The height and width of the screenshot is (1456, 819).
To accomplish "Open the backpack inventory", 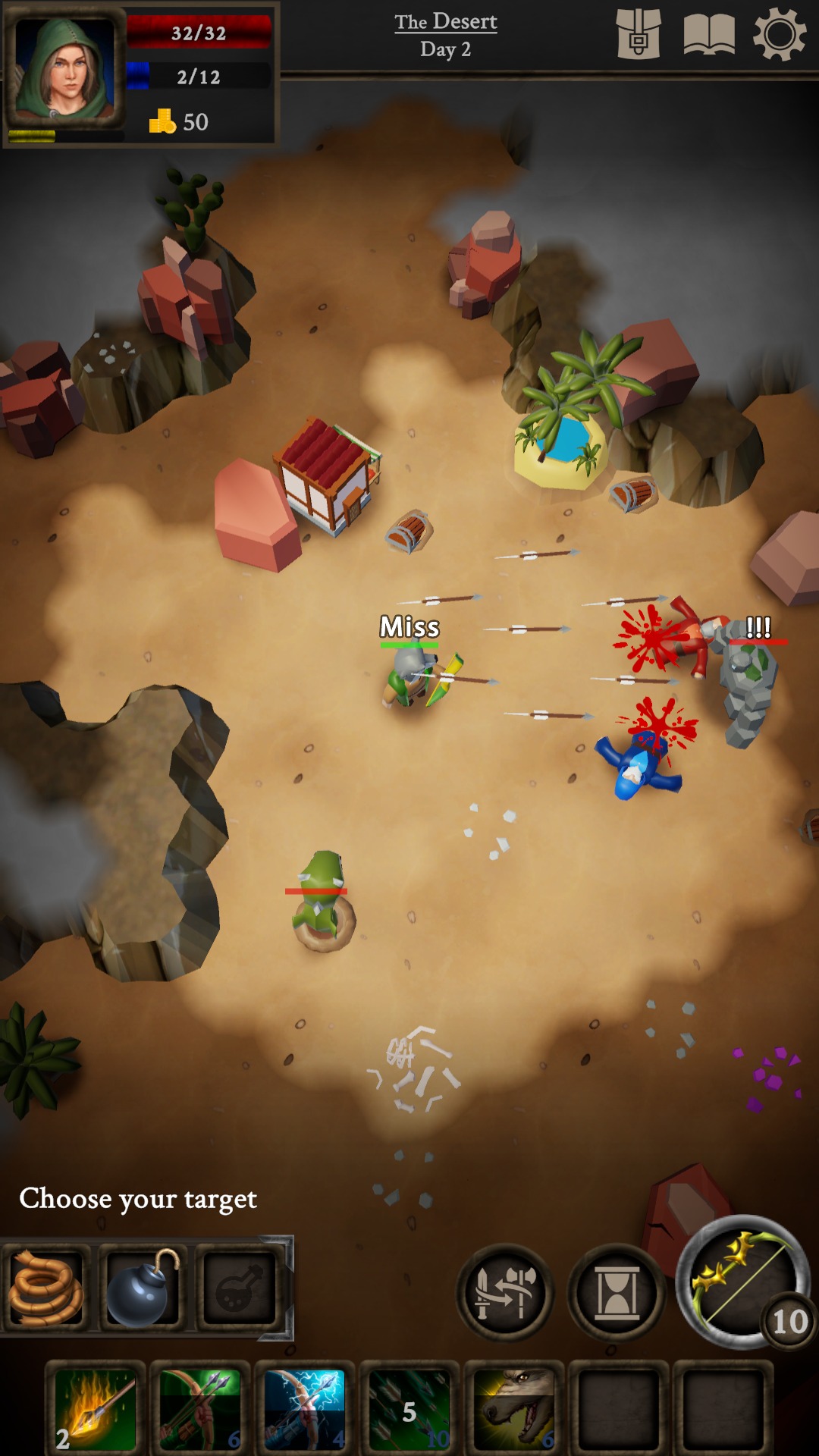I will click(x=638, y=35).
